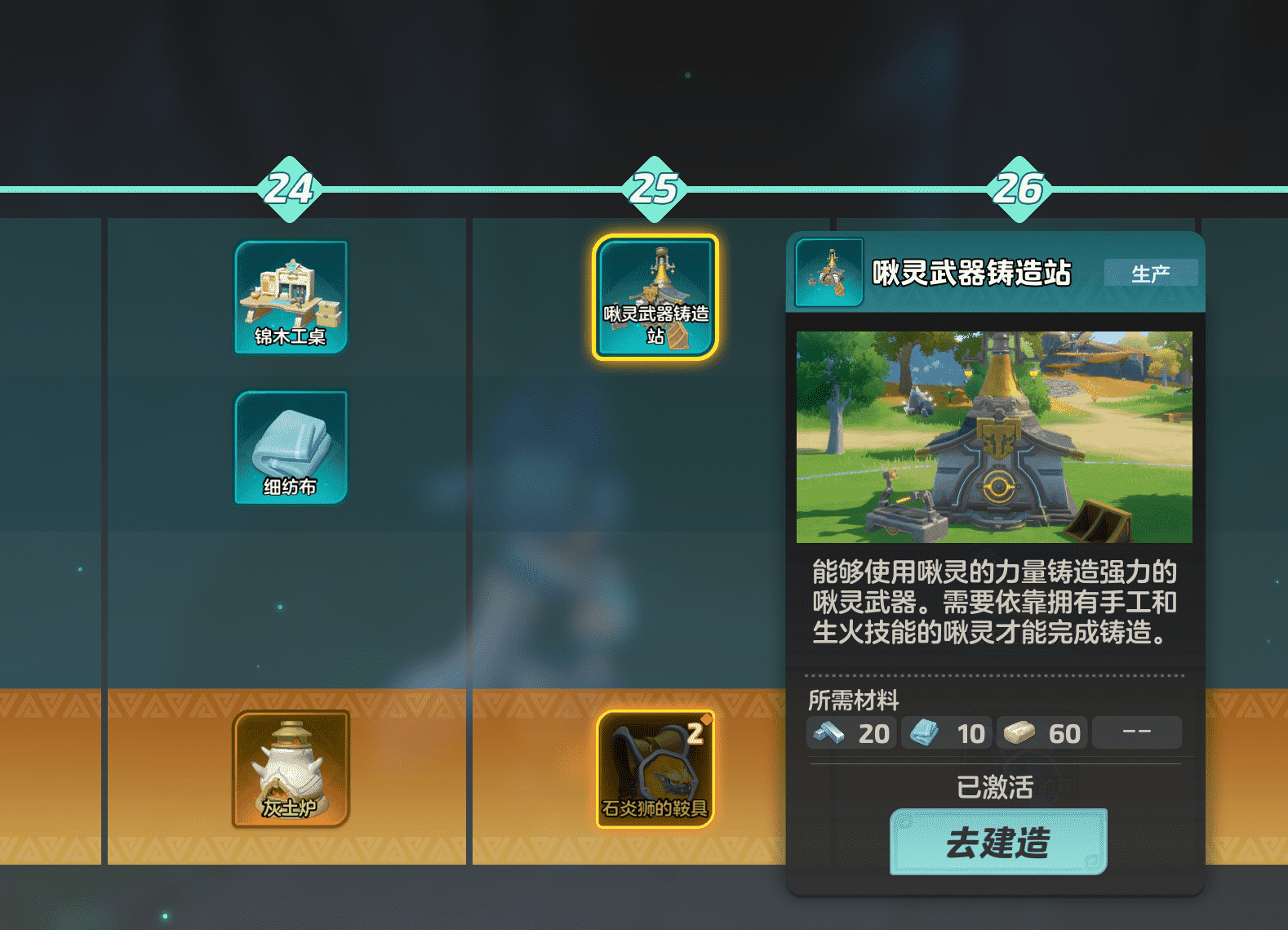The height and width of the screenshot is (930, 1288).
Task: Click the level 24 diamond marker
Action: click(x=291, y=189)
